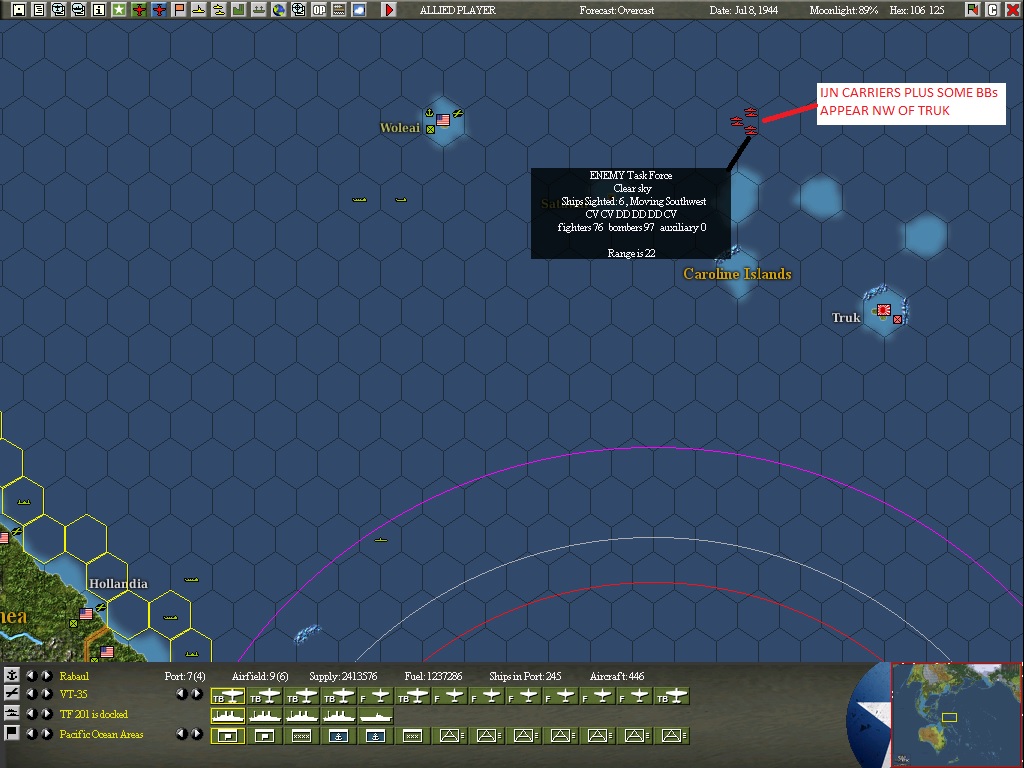Screen dimensions: 1032x768
Task: Click the 'C' button in top bar
Action: tap(992, 10)
